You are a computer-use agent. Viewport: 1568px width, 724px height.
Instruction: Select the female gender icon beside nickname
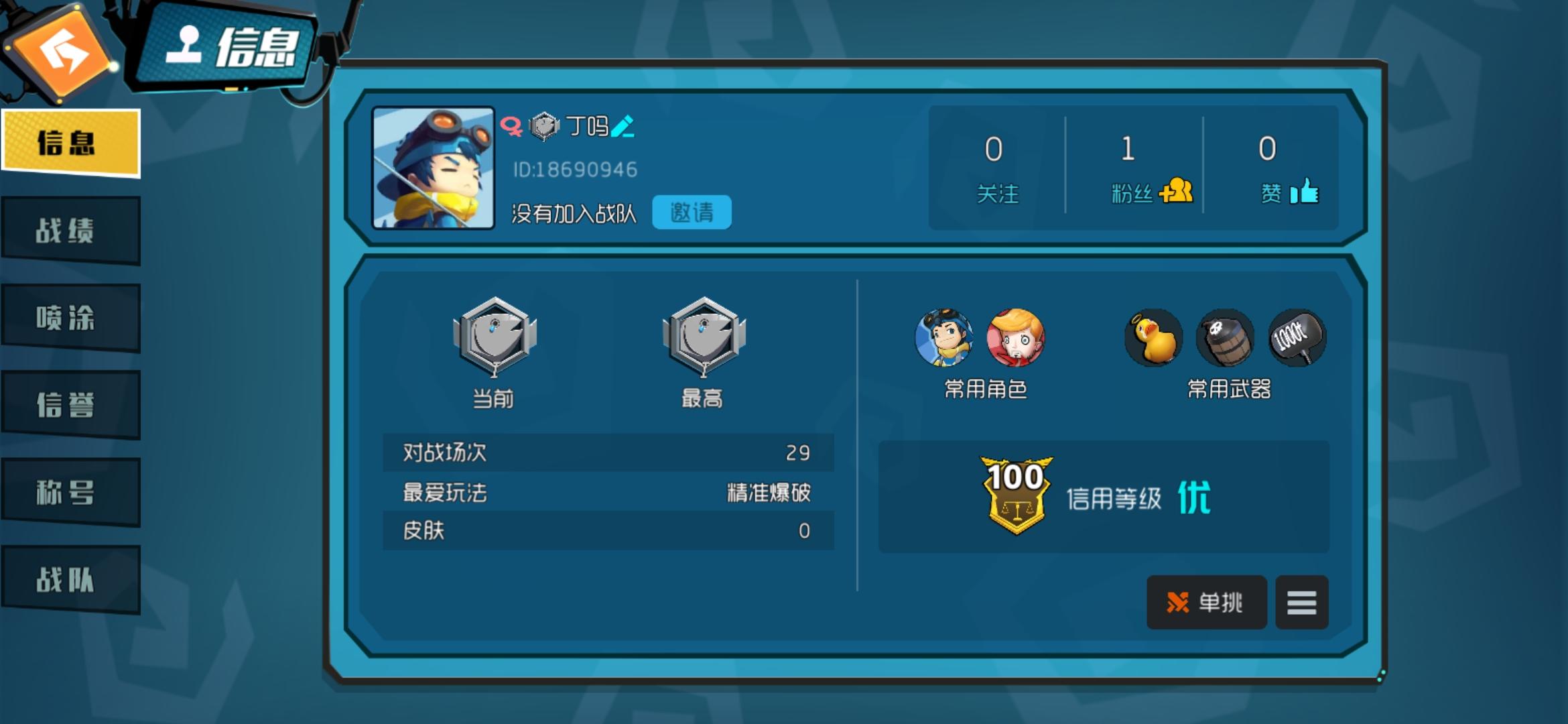[x=513, y=125]
